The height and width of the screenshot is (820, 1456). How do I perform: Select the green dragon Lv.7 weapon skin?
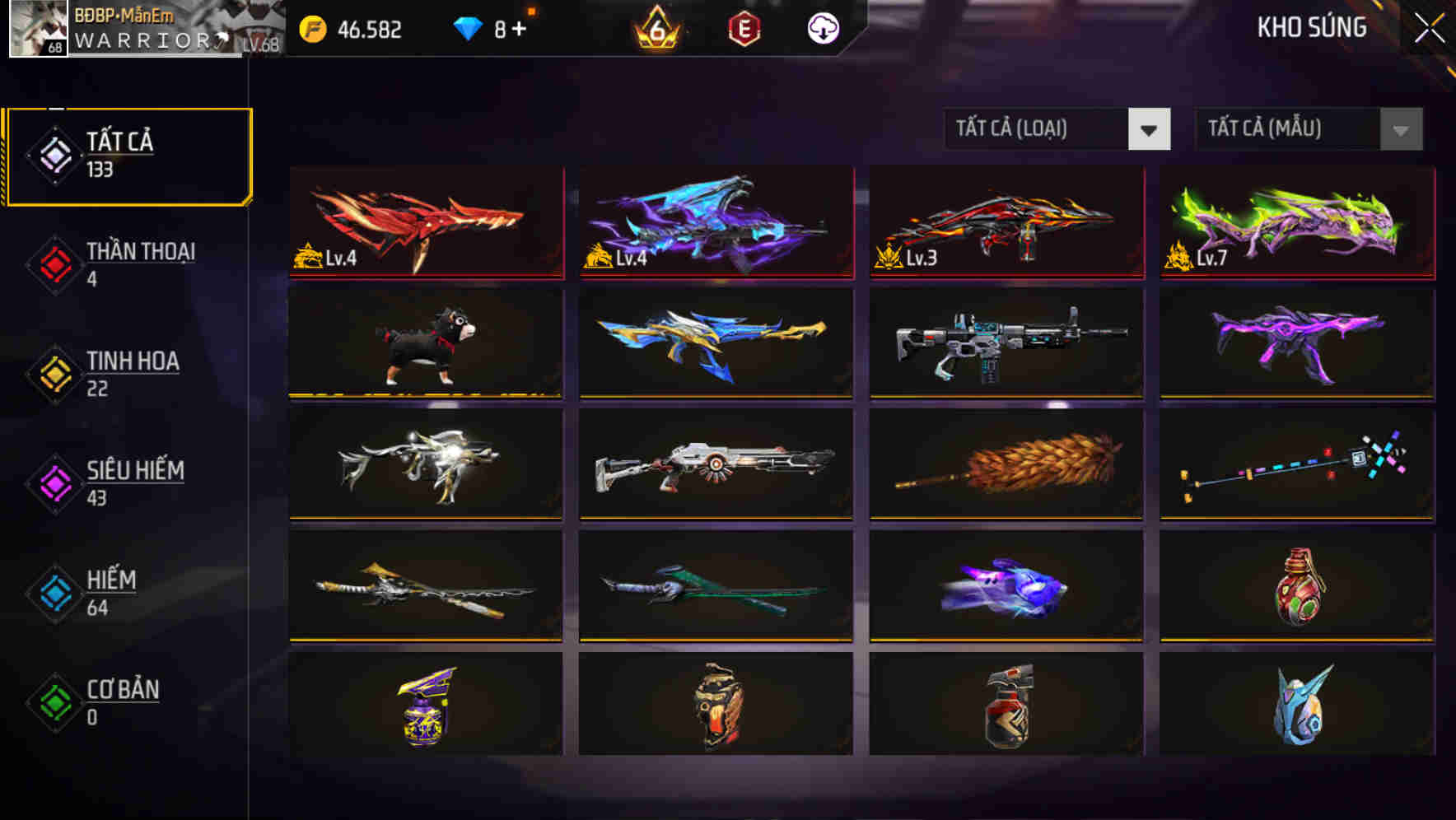tap(1294, 221)
